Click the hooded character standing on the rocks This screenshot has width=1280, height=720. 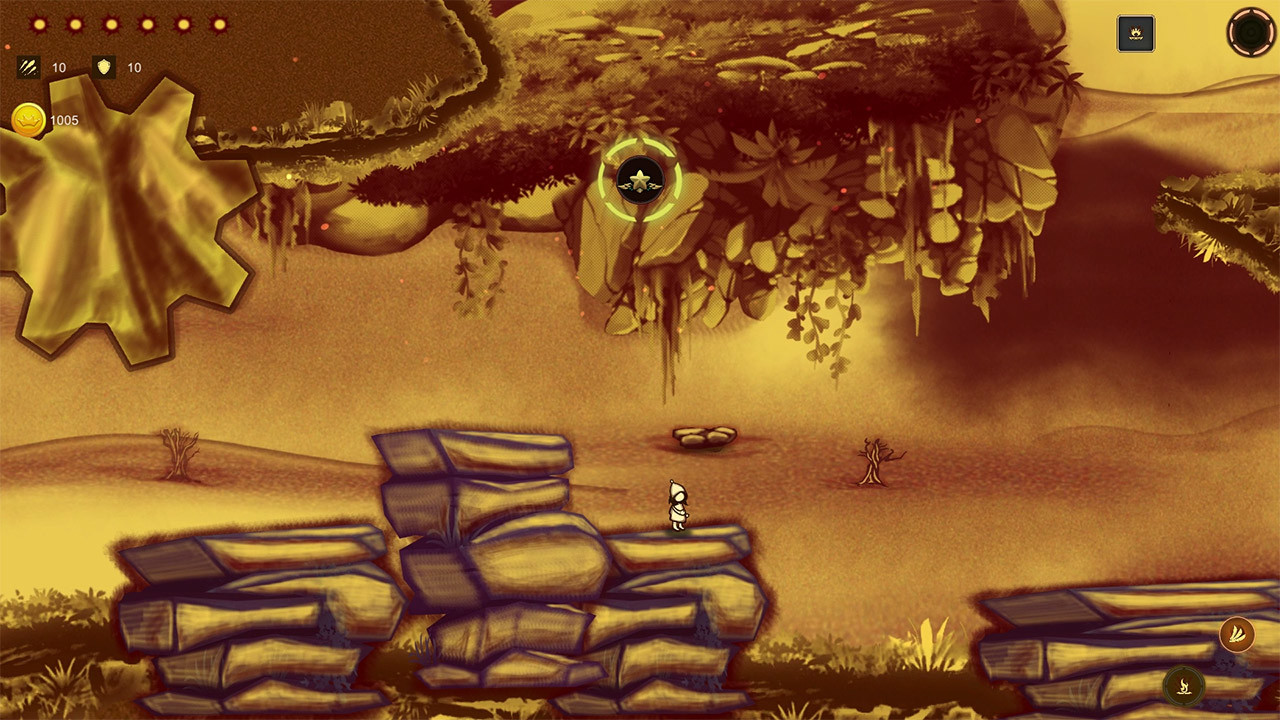click(x=678, y=505)
